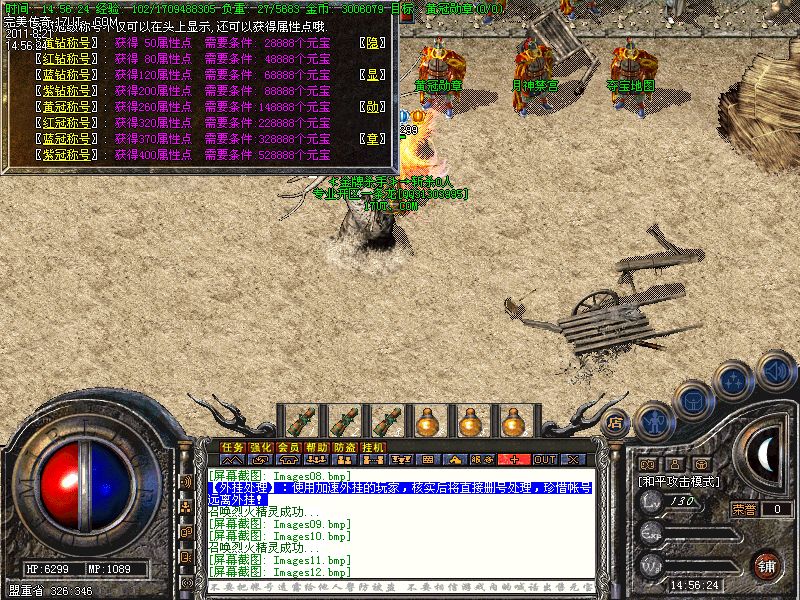This screenshot has width=800, height=600.
Task: Click the 隐 option in dialog
Action: click(x=372, y=43)
